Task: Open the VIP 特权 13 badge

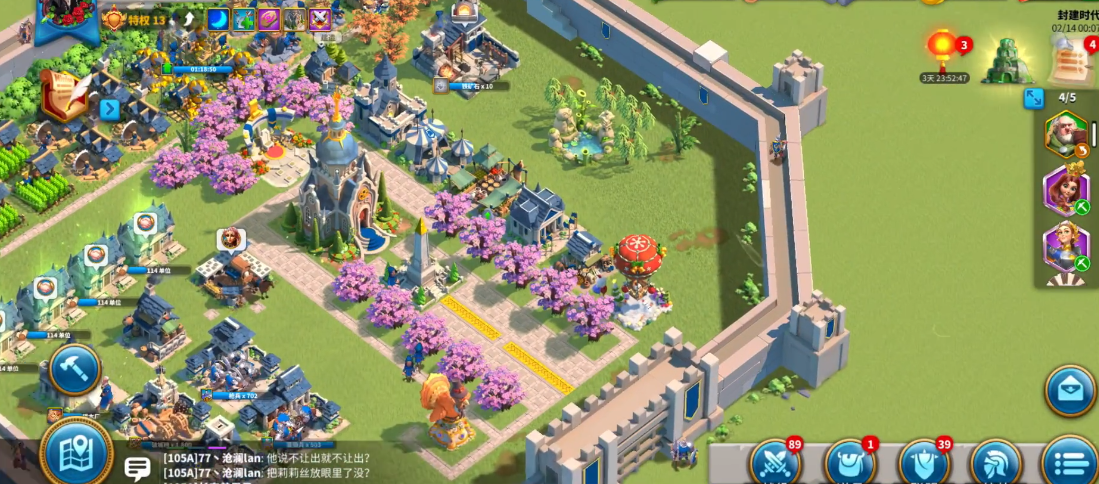Action: (x=134, y=19)
